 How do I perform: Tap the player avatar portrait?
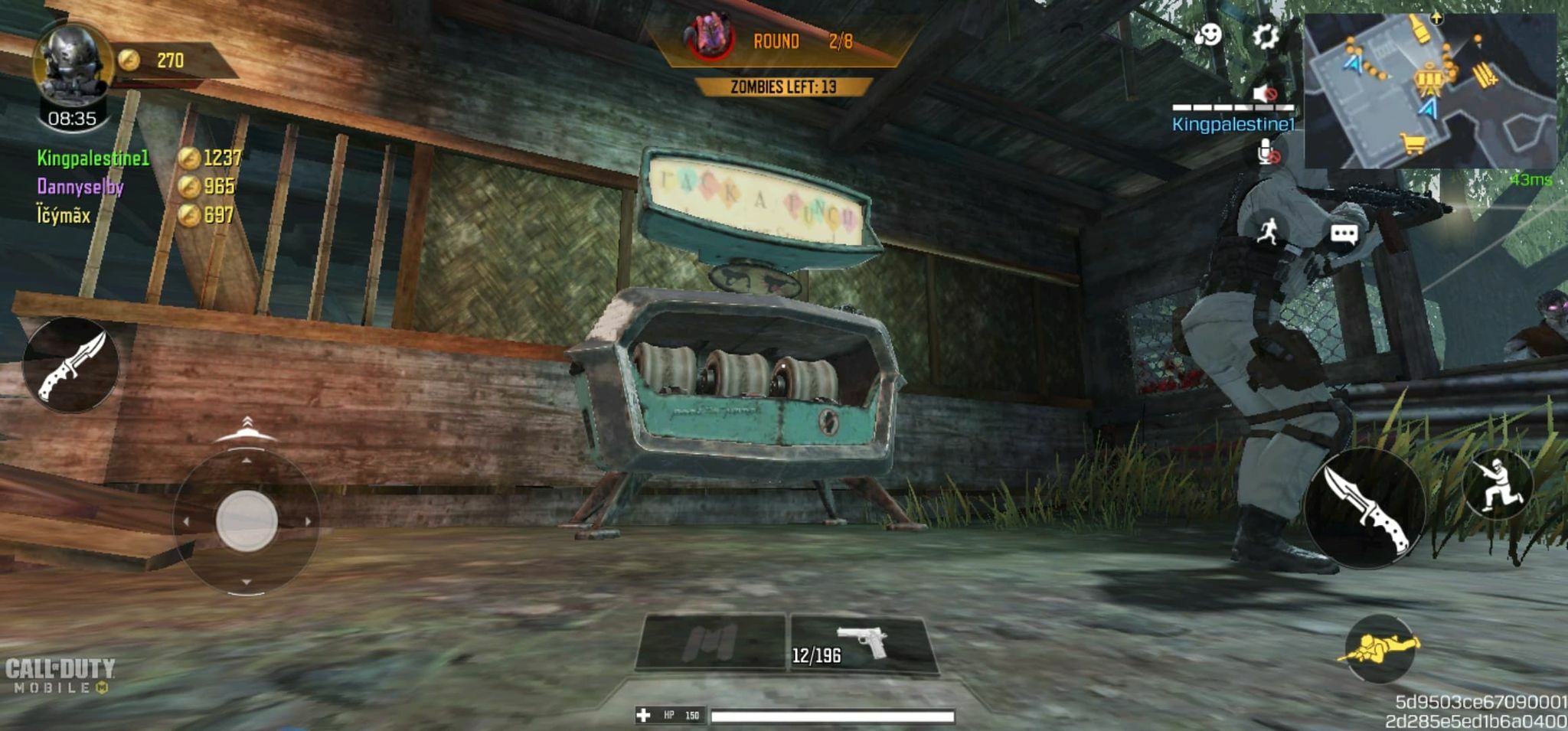click(x=72, y=66)
